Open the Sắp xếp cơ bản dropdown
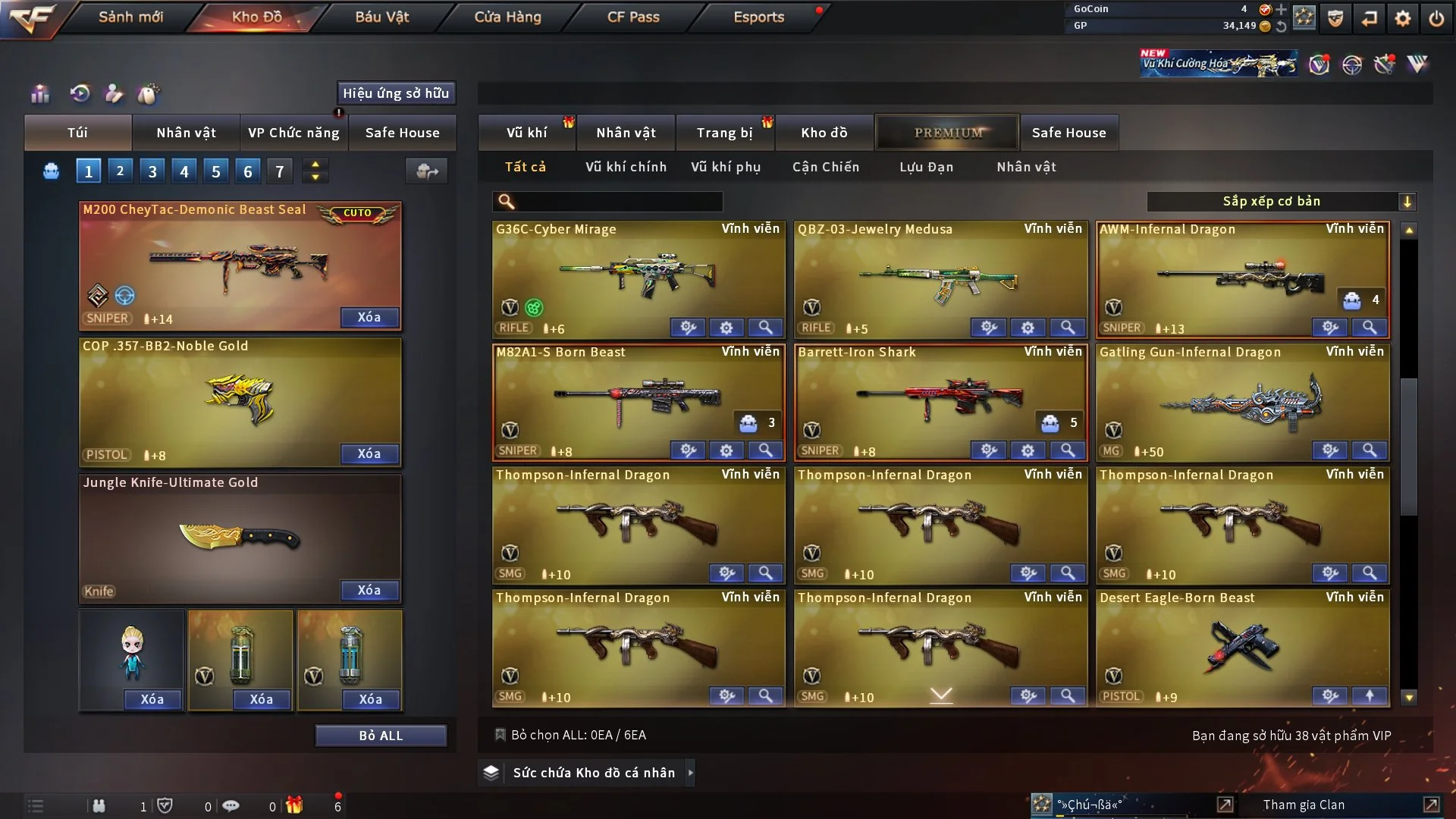 pos(1281,202)
